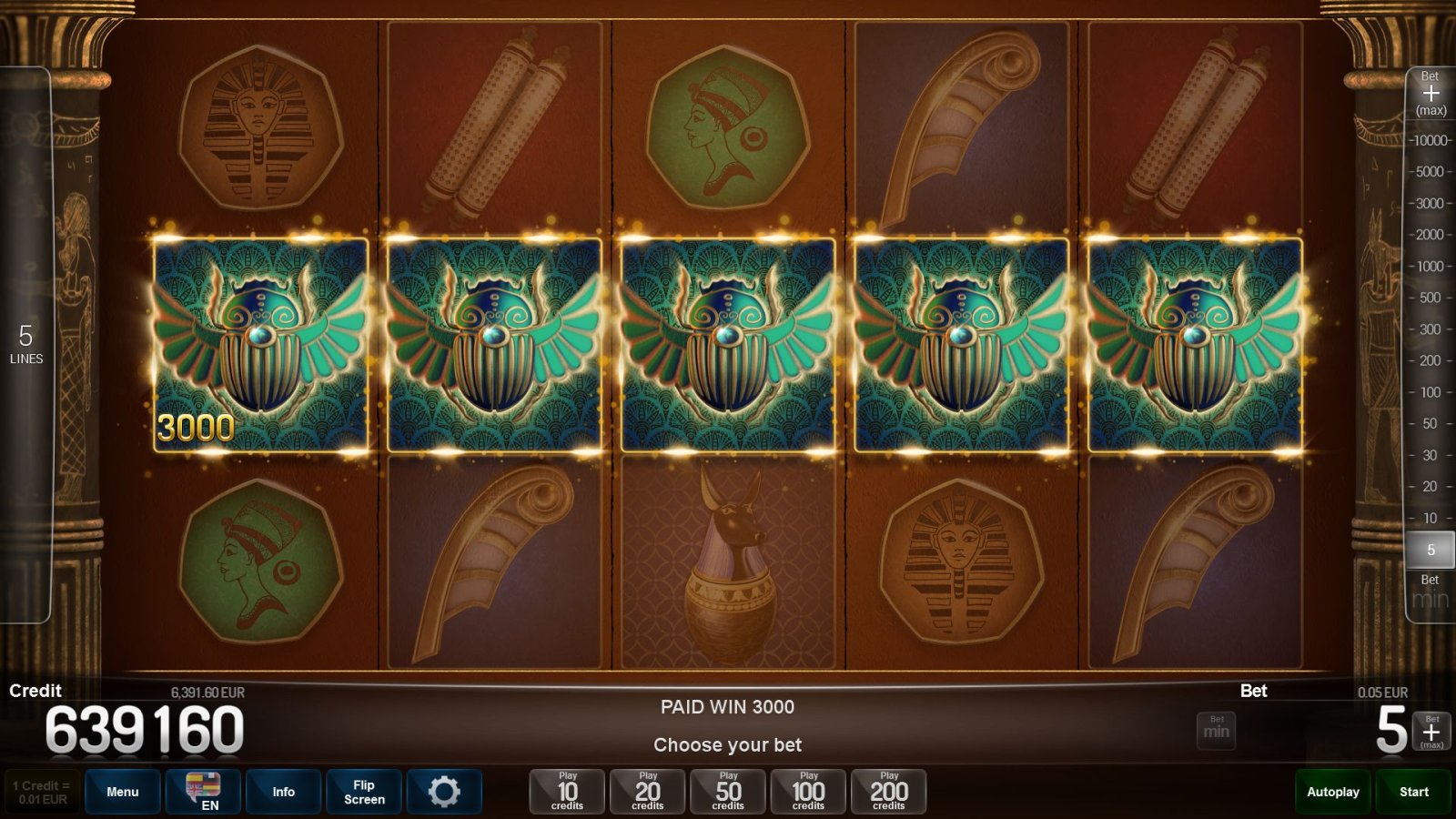Enable Autoplay mode
The height and width of the screenshot is (819, 1456).
1332,791
